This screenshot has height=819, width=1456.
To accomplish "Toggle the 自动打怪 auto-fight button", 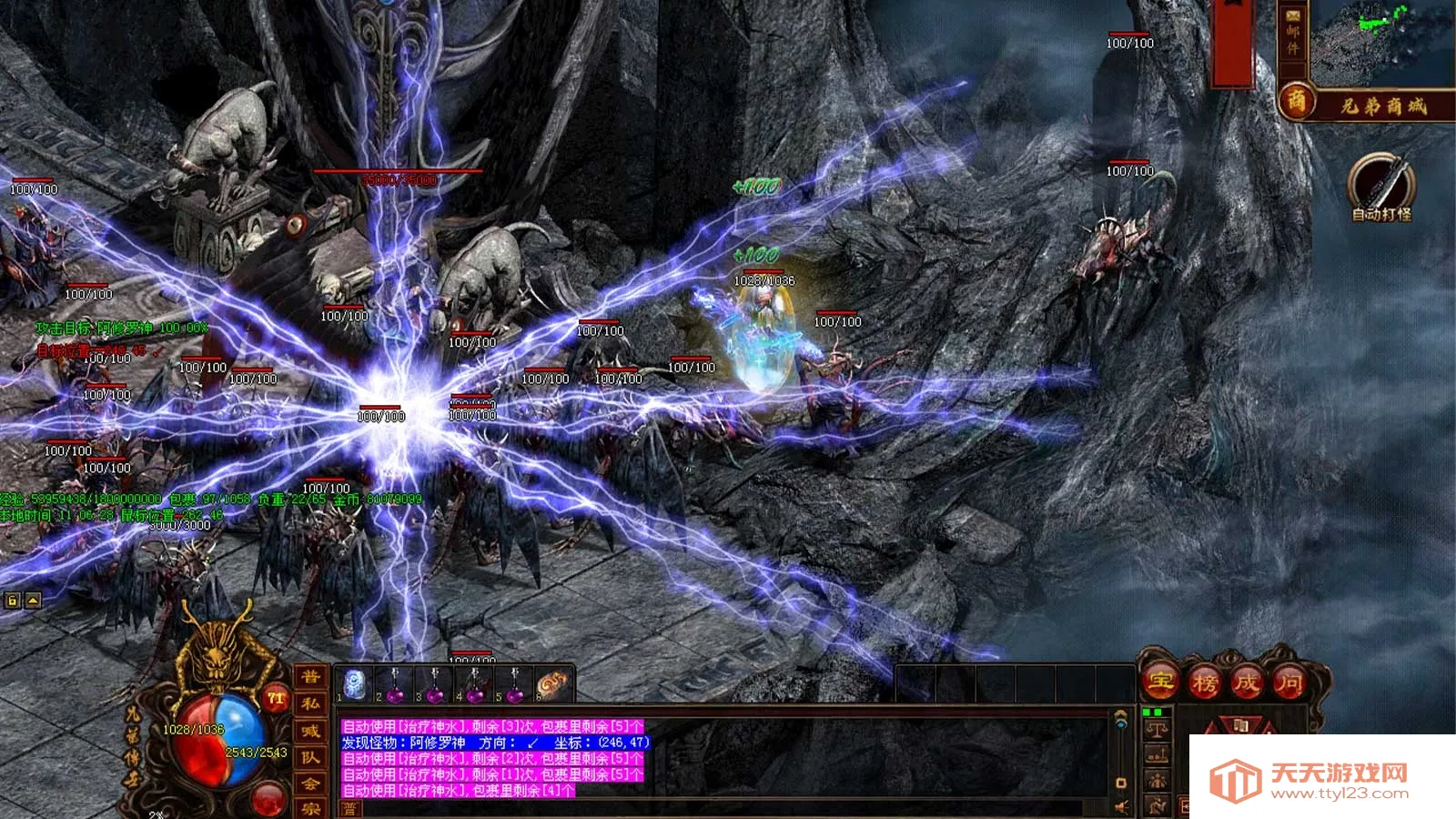I will 1380,185.
